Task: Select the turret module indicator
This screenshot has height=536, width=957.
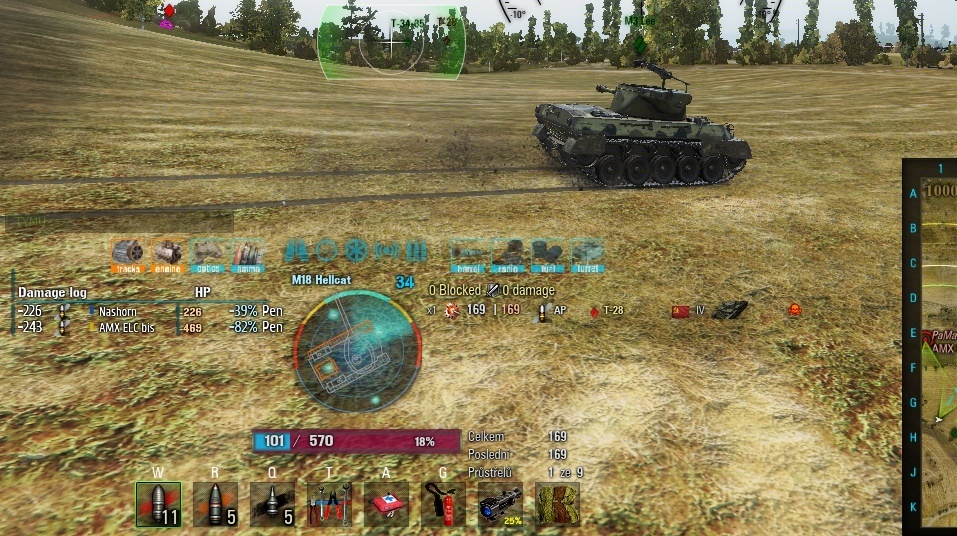Action: click(586, 254)
